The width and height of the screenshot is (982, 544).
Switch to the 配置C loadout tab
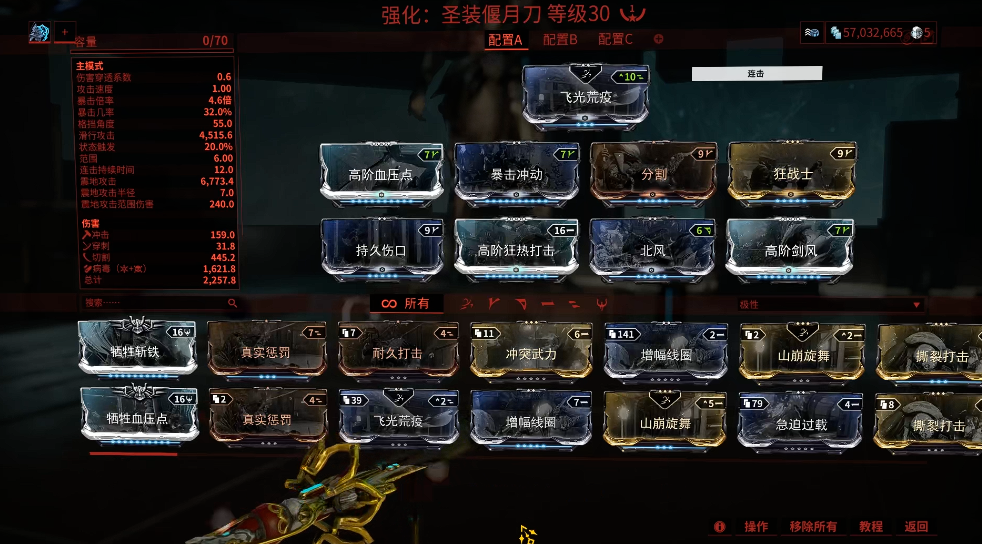[615, 39]
